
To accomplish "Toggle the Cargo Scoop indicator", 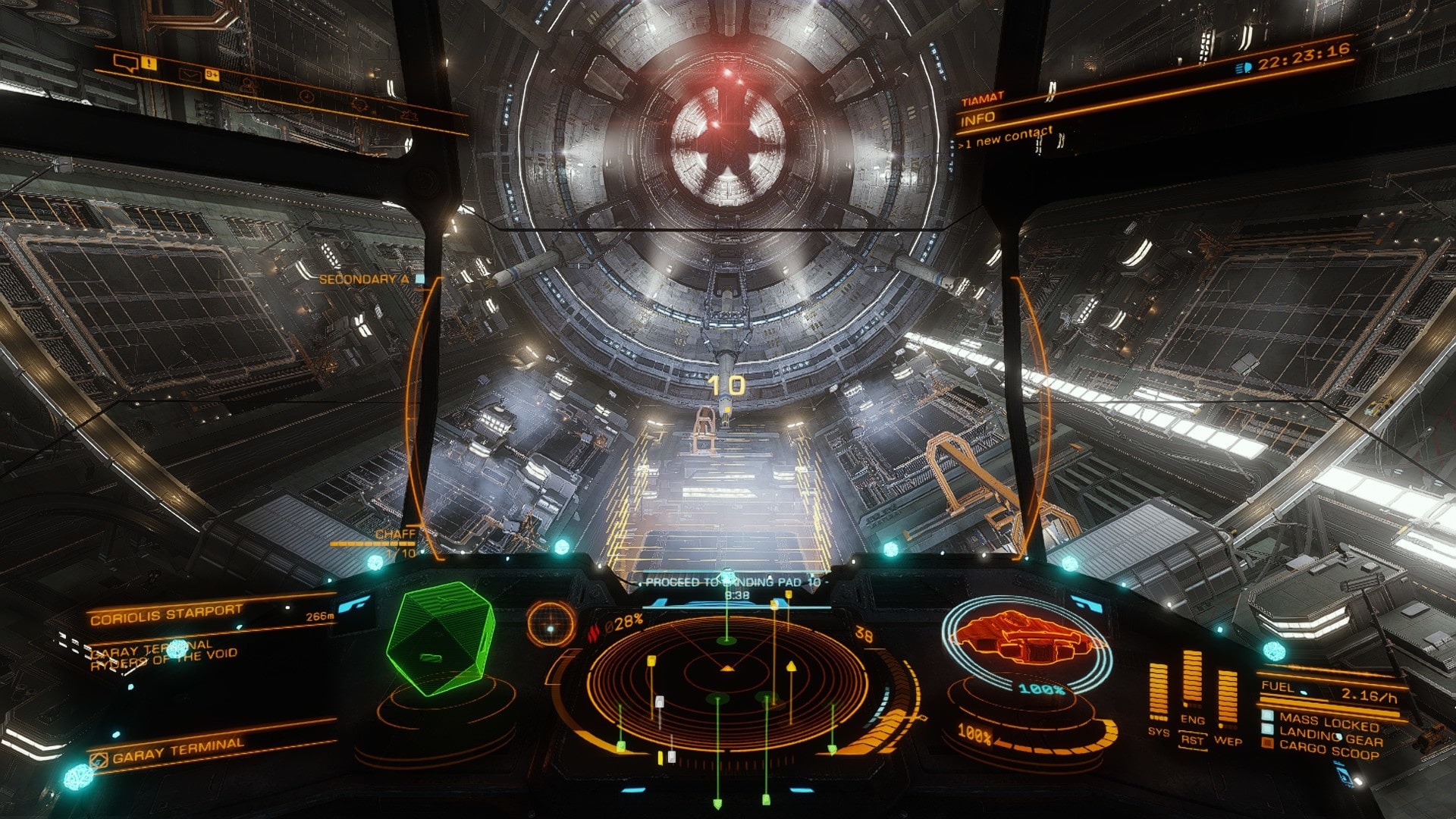I will tap(1329, 751).
